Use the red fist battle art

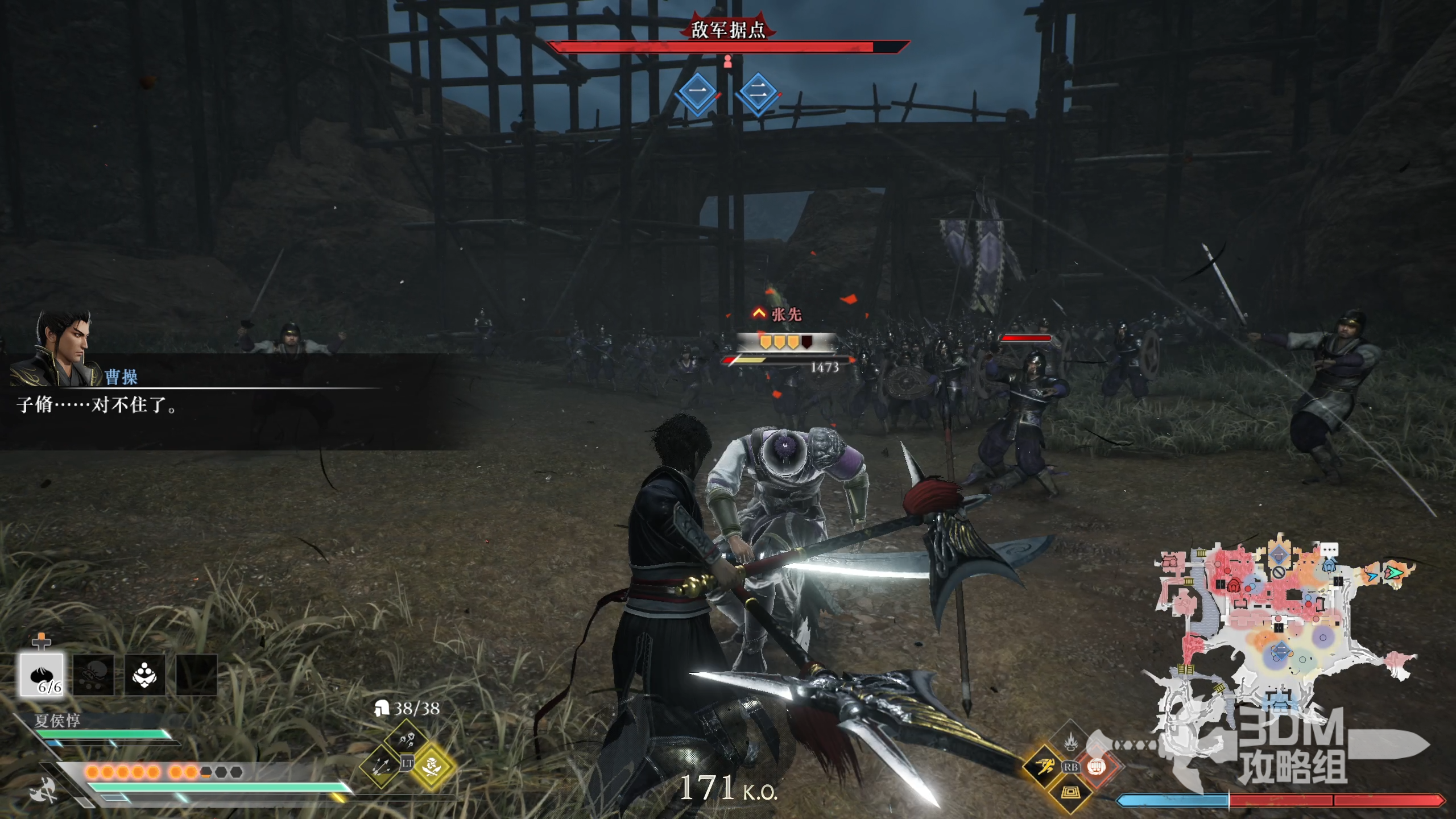1096,767
